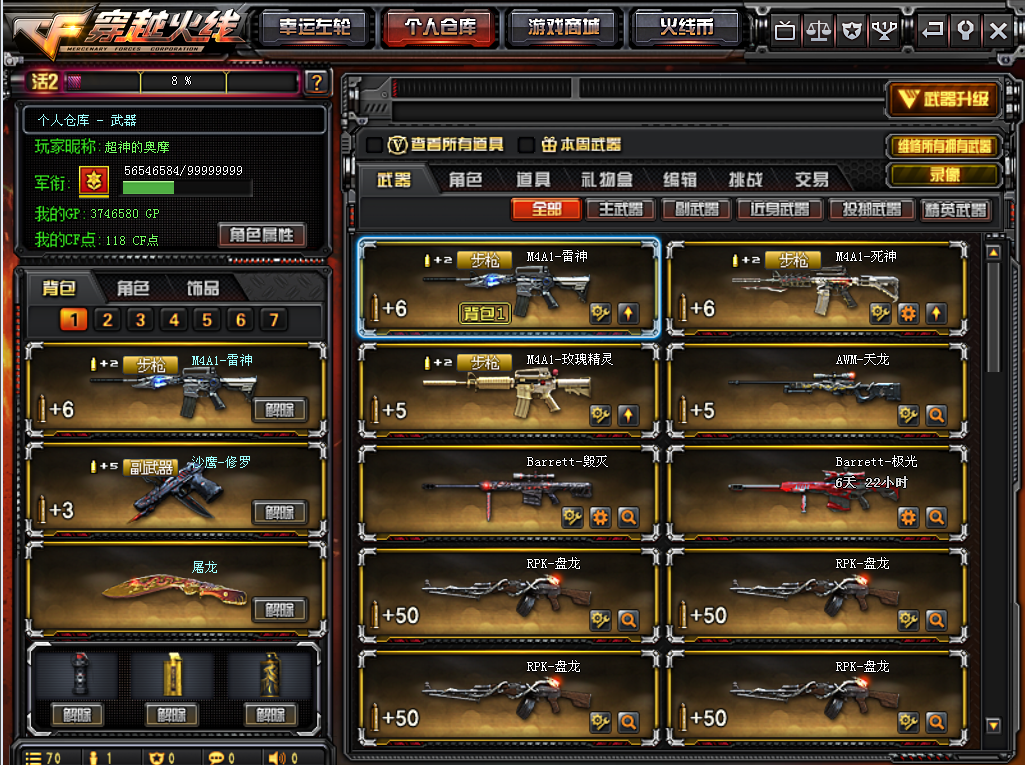
Task: Open the 幸运左轮 menu
Action: tap(314, 28)
